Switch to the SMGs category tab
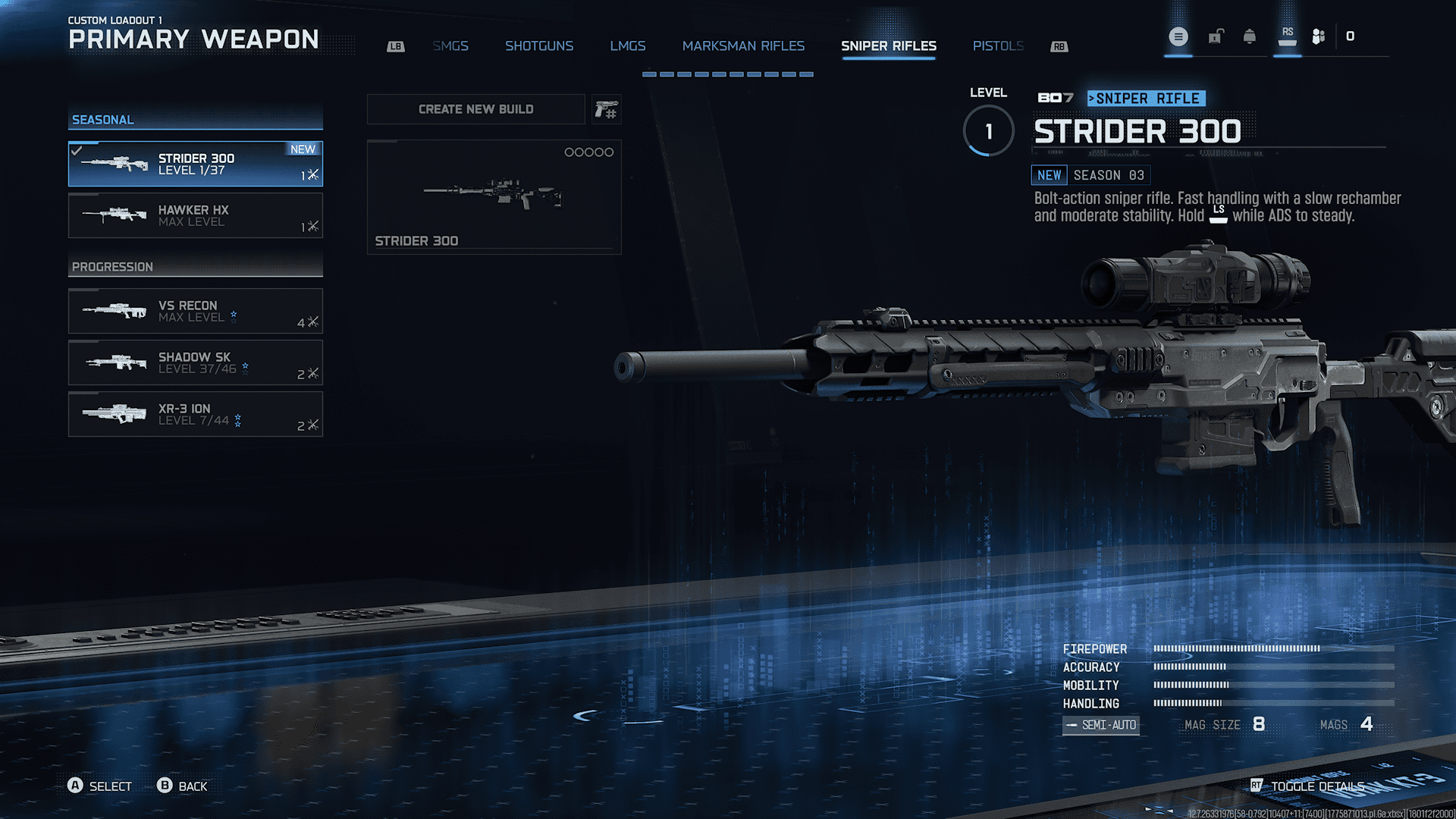 pyautogui.click(x=450, y=46)
